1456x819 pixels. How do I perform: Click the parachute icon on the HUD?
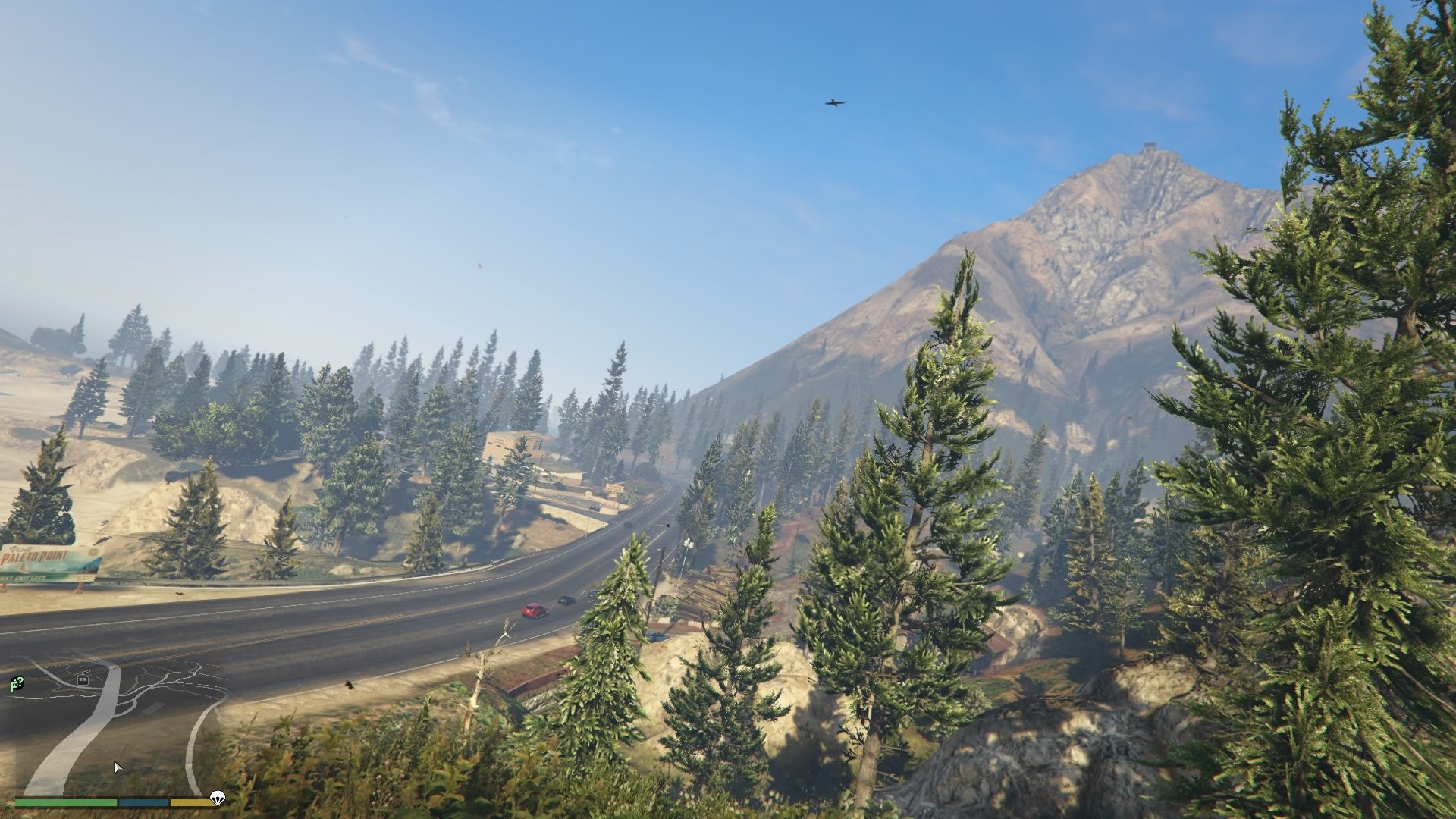(x=218, y=798)
